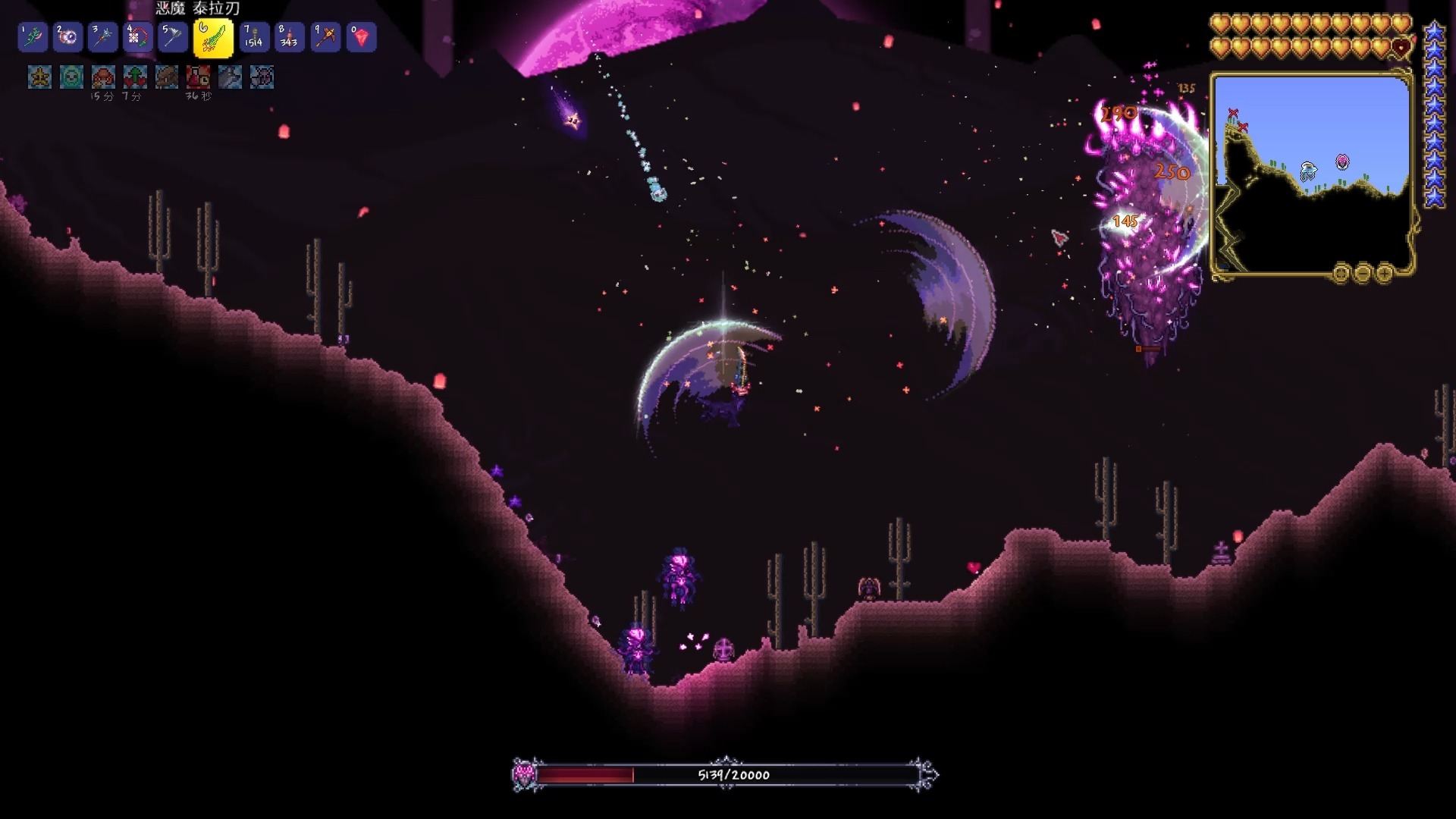Select the red beaded flail in slot 4
The width and height of the screenshot is (1456, 819).
point(137,37)
